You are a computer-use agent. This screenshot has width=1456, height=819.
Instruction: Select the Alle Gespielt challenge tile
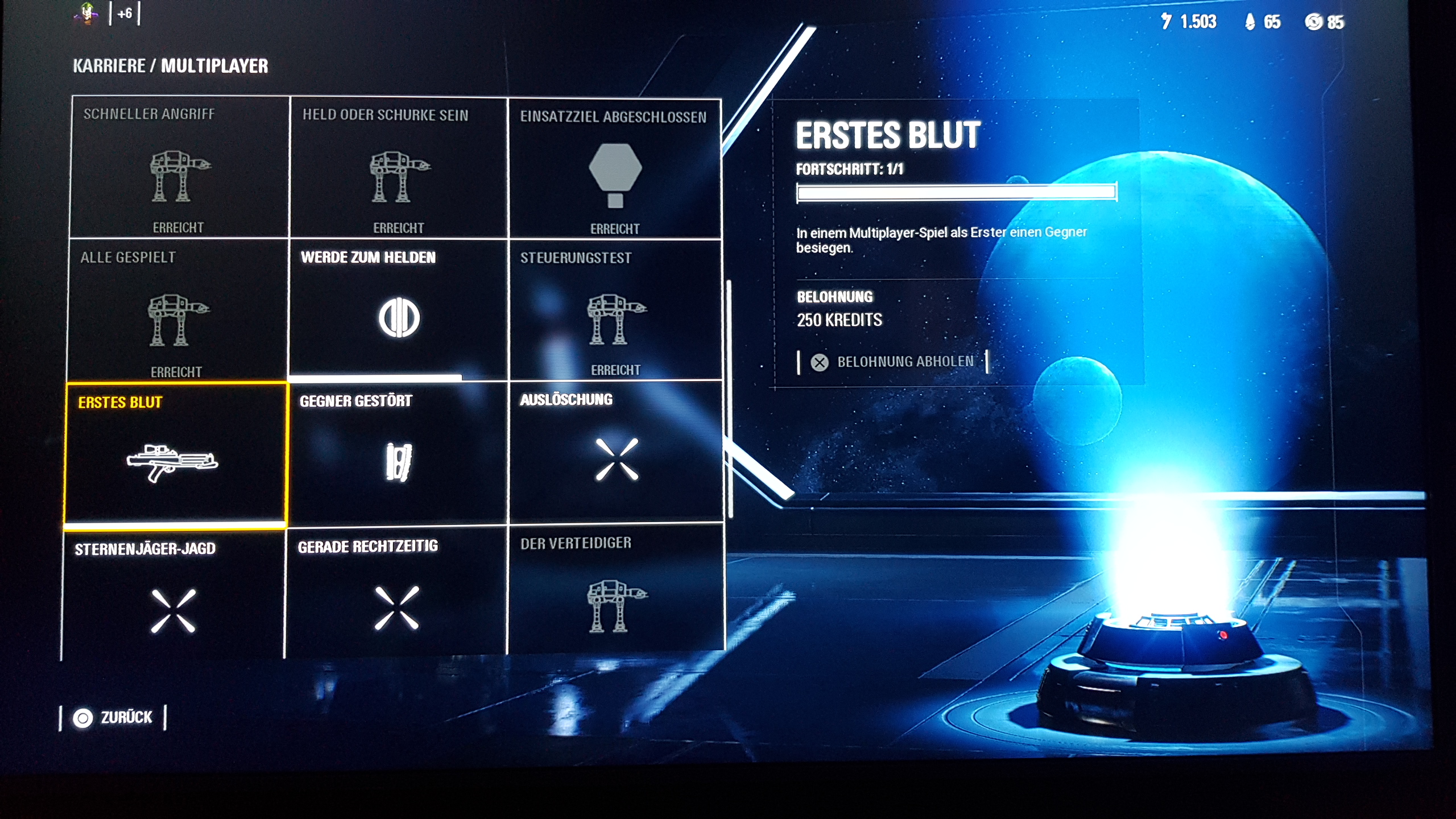pyautogui.click(x=177, y=311)
